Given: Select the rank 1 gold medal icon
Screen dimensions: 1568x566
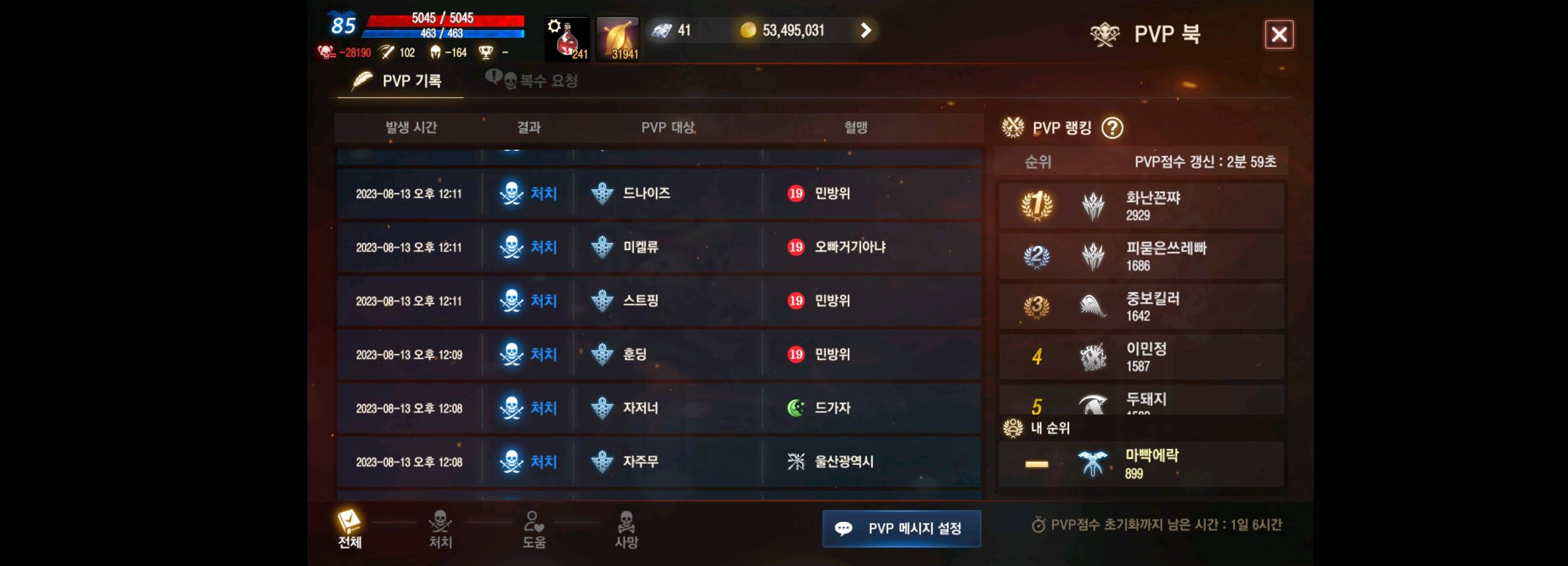Looking at the screenshot, I should pos(1038,205).
